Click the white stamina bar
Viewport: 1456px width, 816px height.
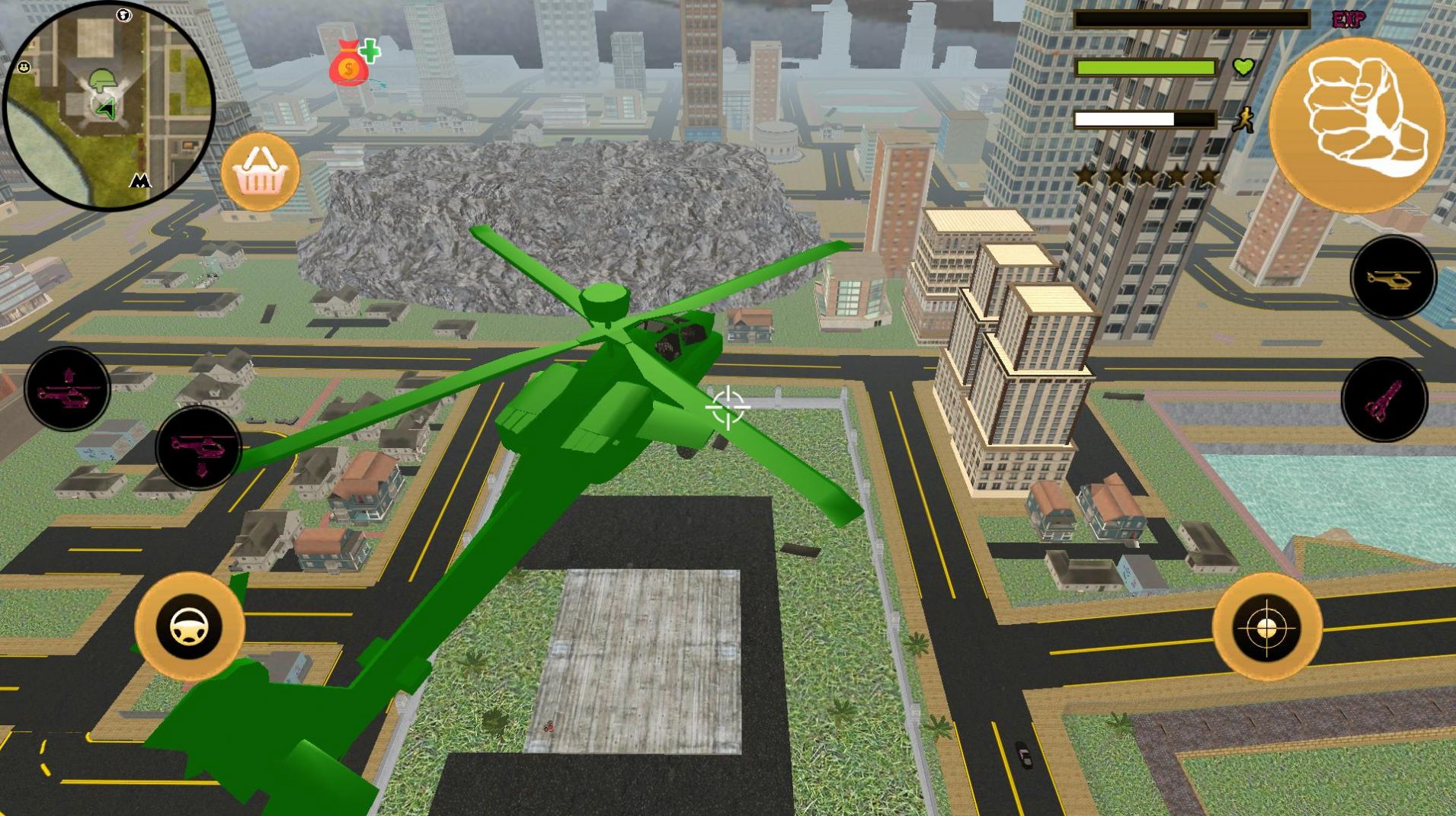[x=1124, y=120]
